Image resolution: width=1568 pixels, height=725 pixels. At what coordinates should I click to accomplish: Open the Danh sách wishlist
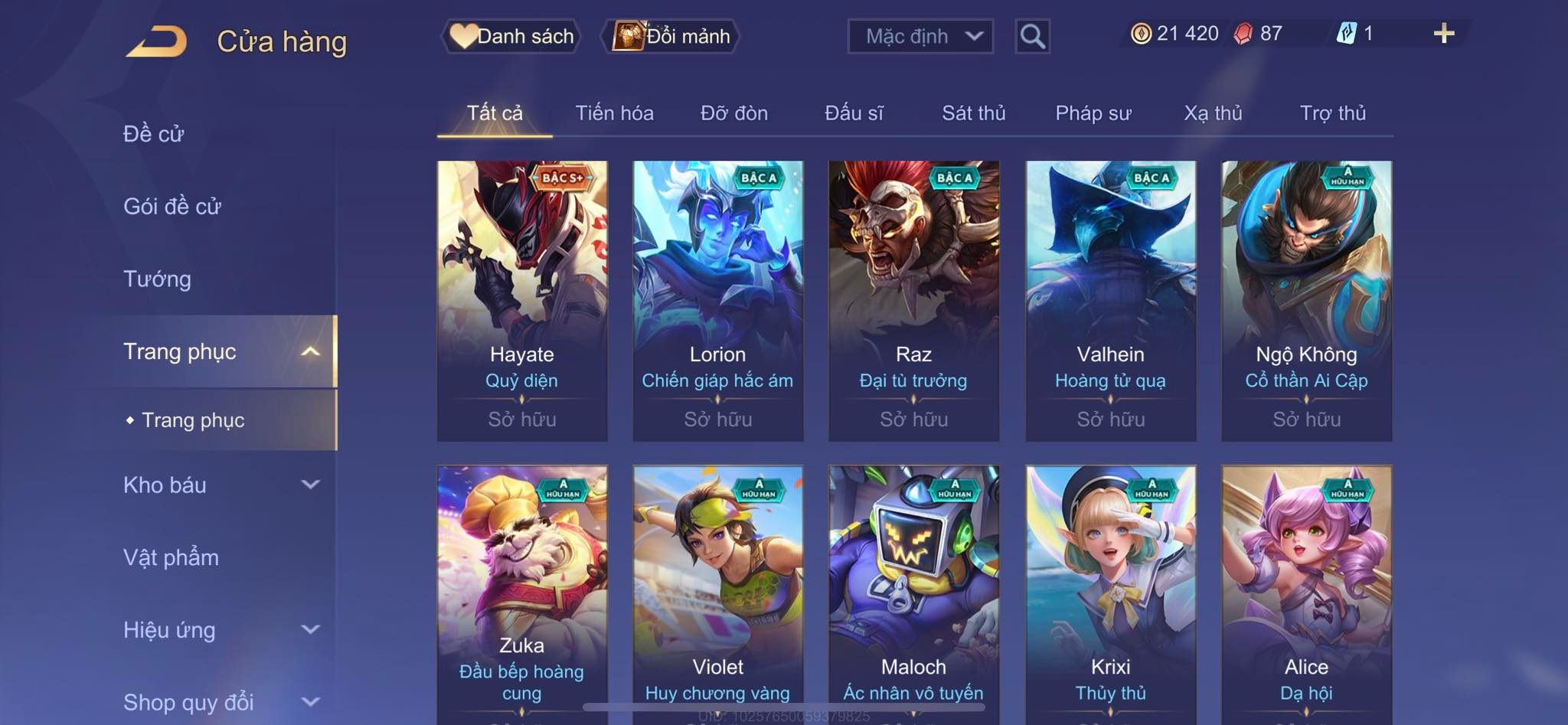(511, 36)
